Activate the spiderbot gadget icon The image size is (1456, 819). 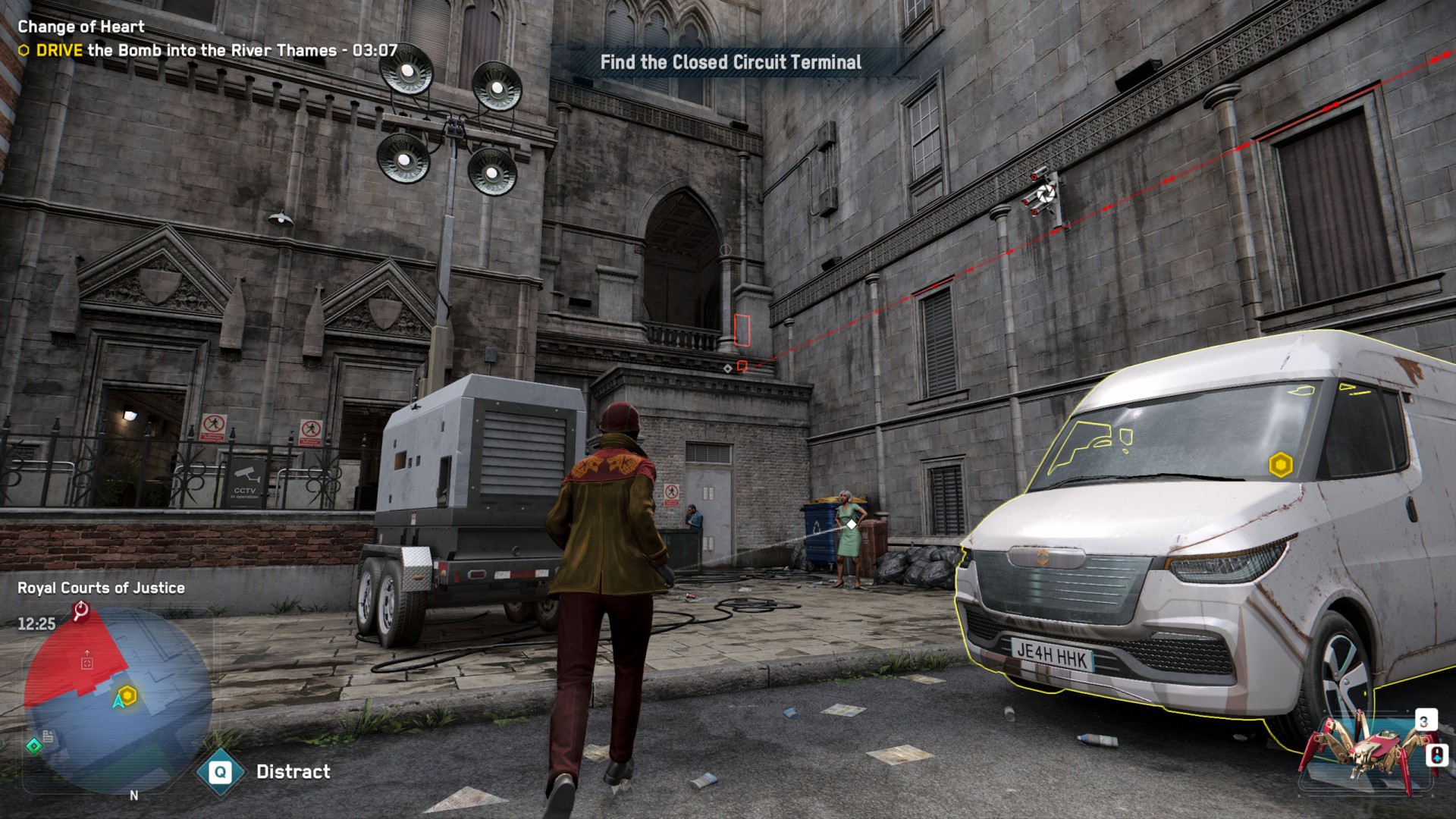1359,751
